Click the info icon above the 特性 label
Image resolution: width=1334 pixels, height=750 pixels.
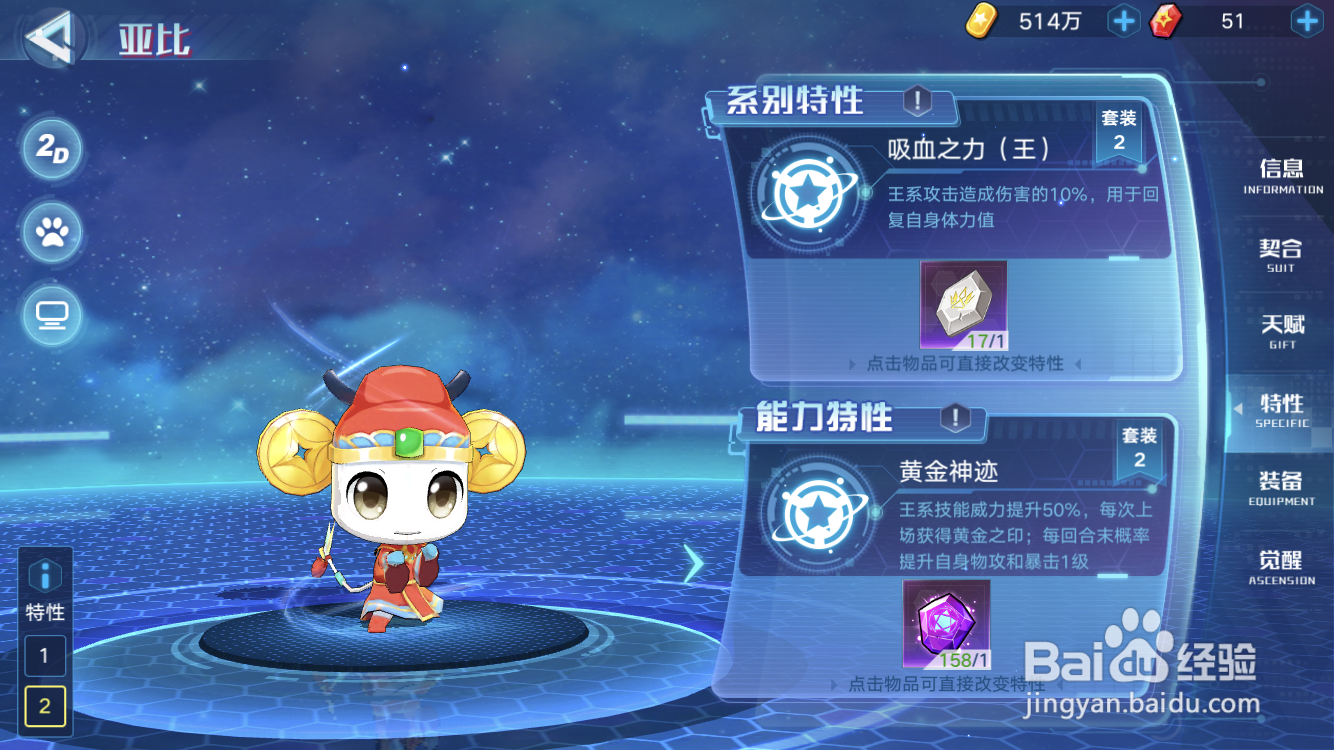(x=44, y=575)
